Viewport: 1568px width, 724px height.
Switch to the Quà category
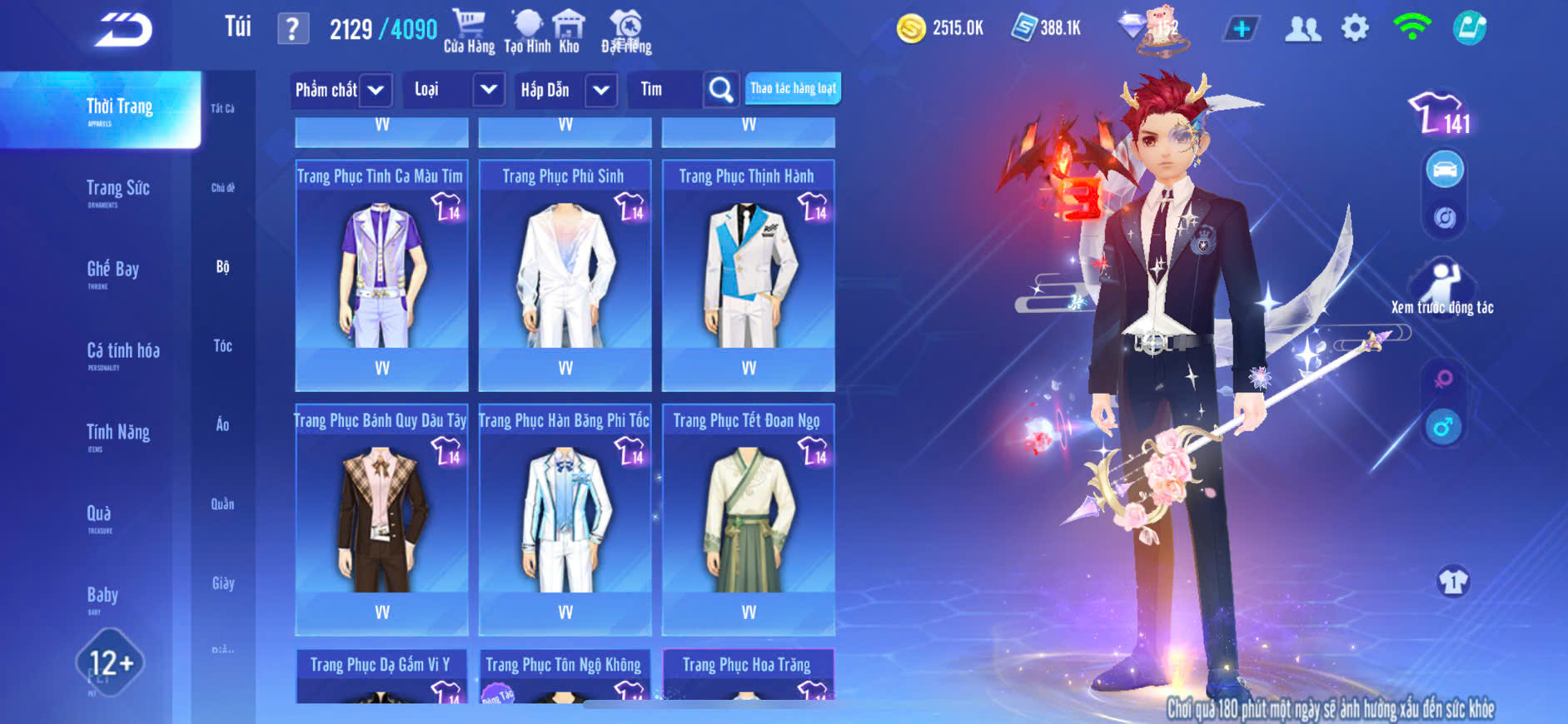(x=99, y=515)
